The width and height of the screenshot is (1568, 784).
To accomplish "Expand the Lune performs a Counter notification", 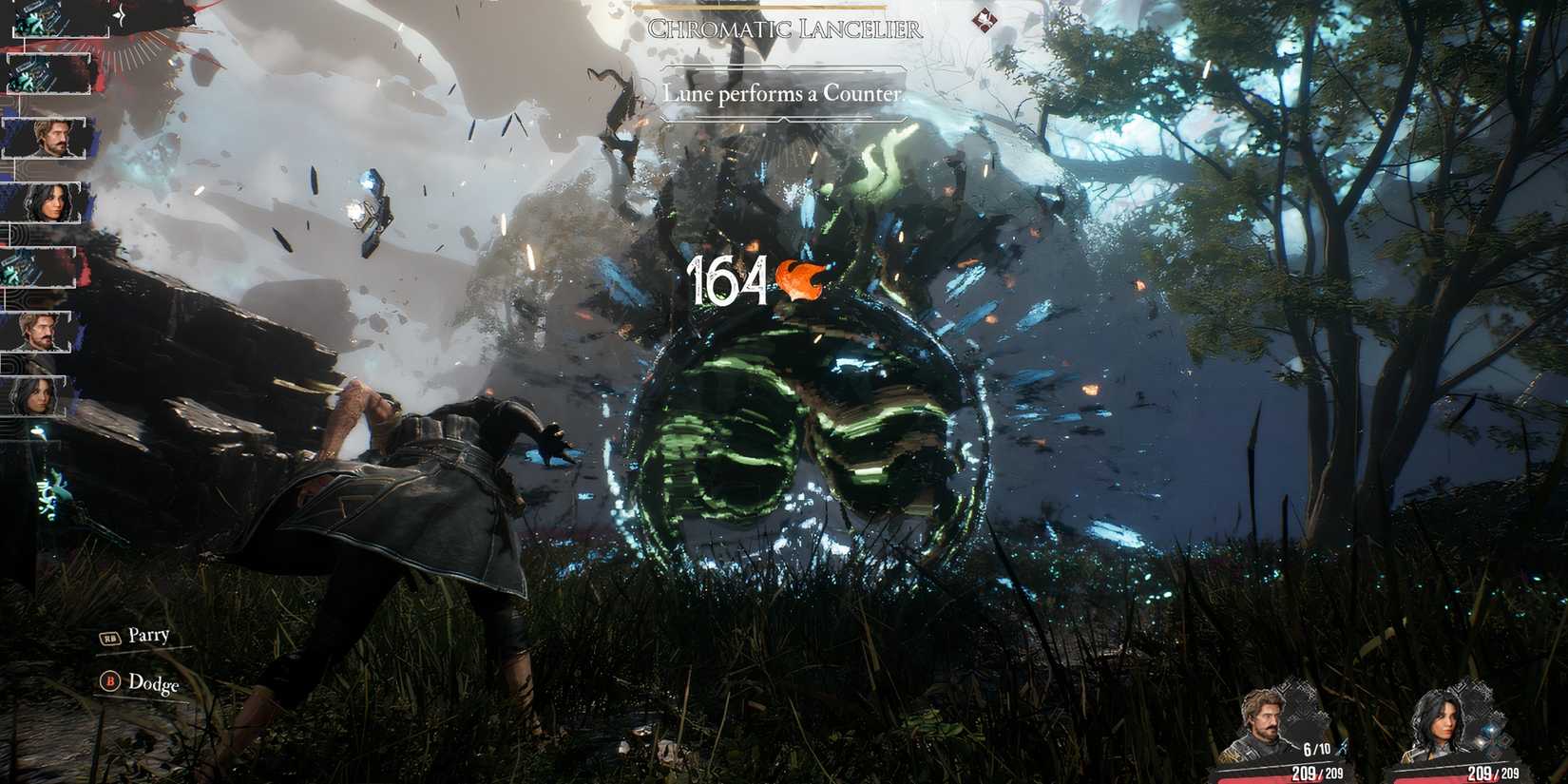I will (x=785, y=94).
